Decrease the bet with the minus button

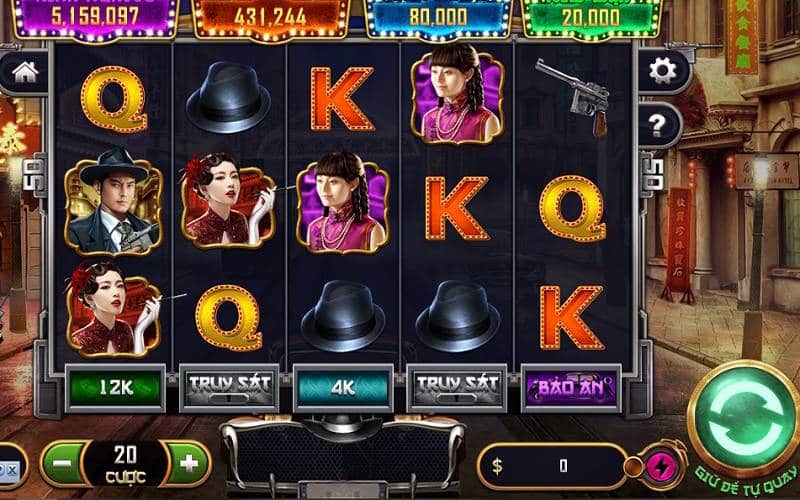pyautogui.click(x=63, y=464)
